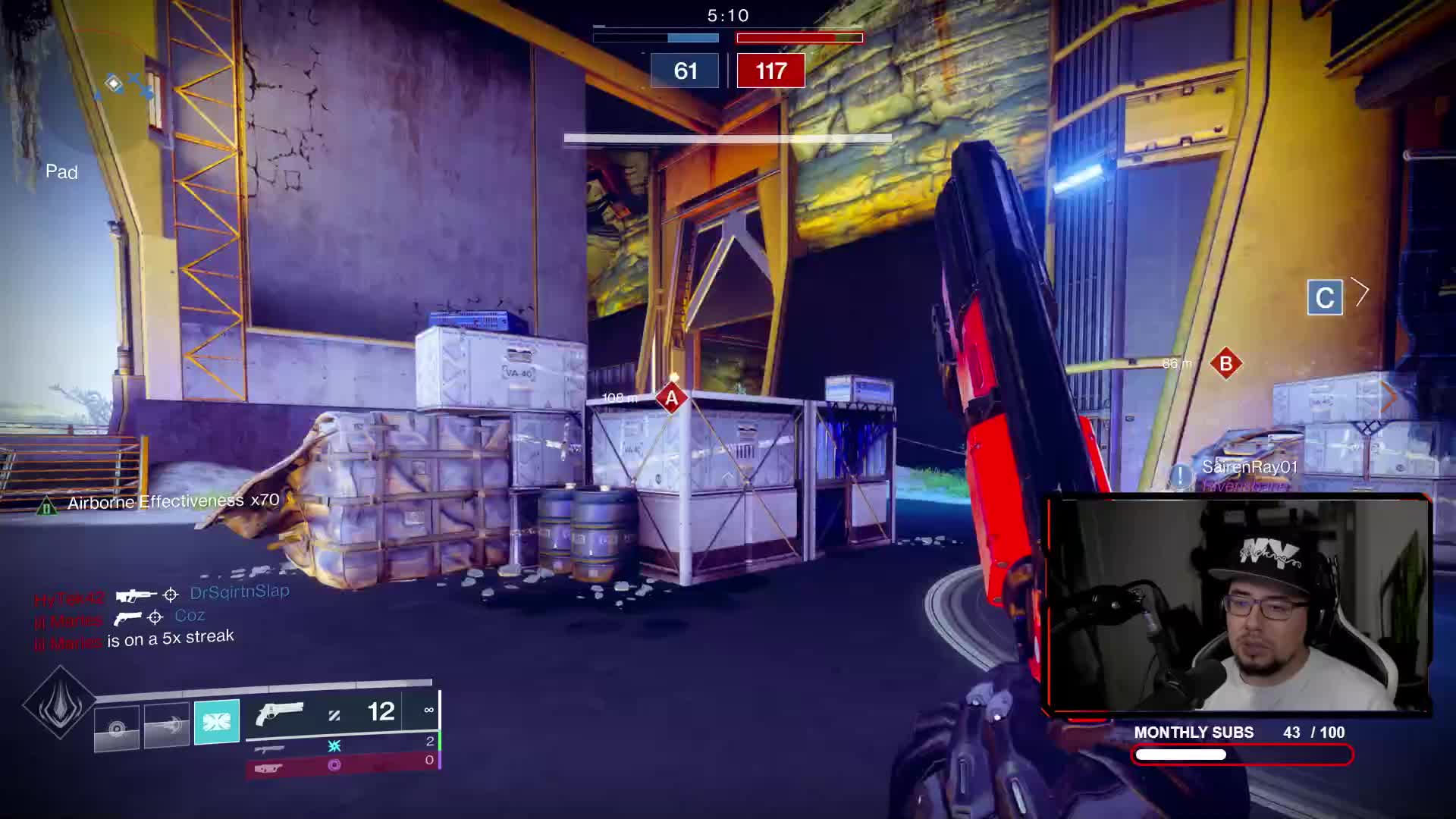The image size is (1456, 819).
Task: Select the equipped hand cannon weapon
Action: tap(279, 713)
